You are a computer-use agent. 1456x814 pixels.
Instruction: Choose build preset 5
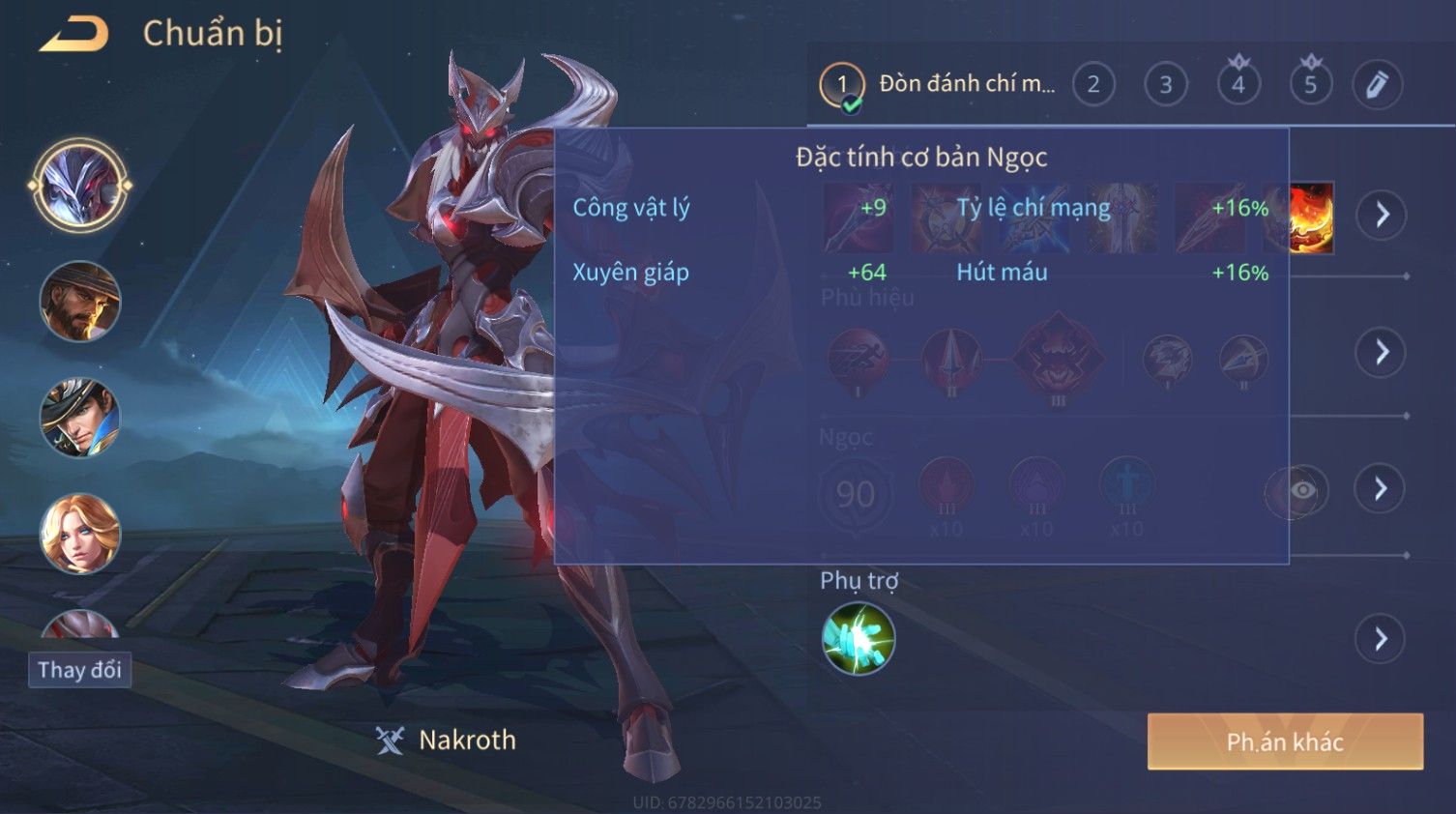tap(1310, 84)
